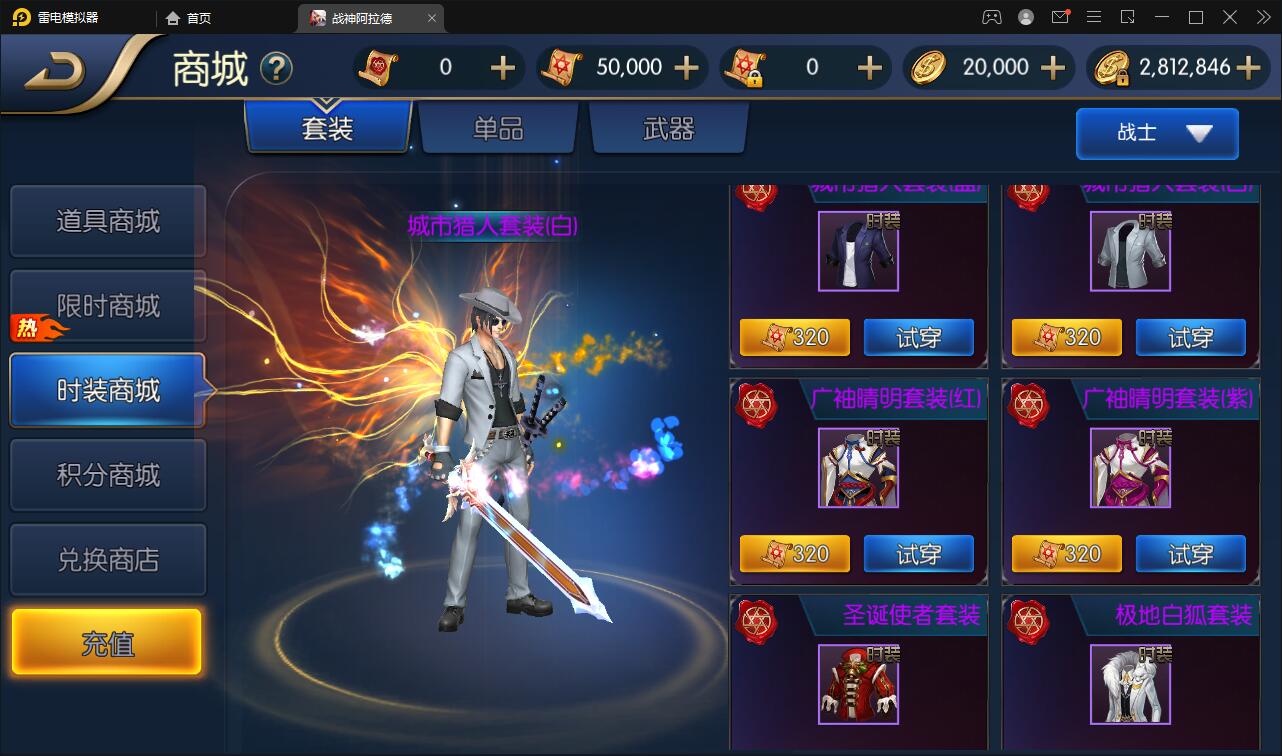Open the 武器 tab
This screenshot has height=756, width=1282.
tap(667, 127)
